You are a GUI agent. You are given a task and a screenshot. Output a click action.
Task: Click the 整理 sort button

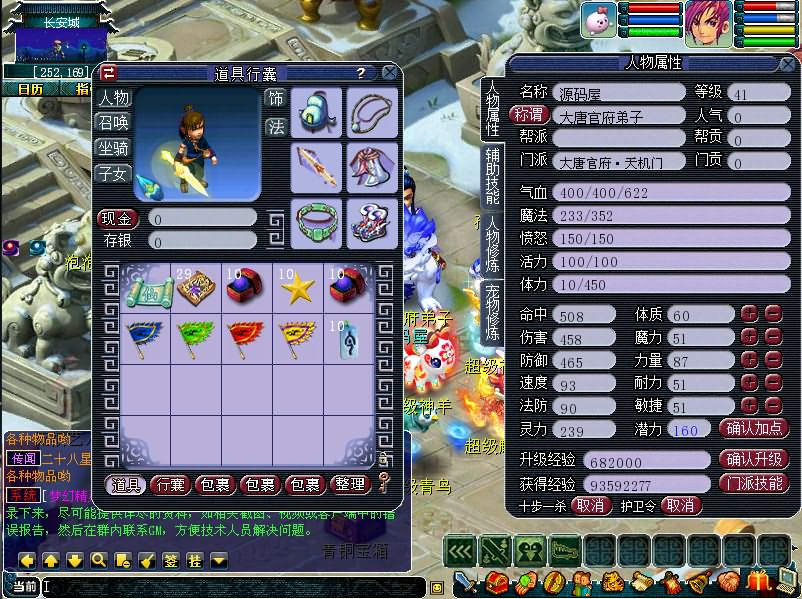click(349, 485)
